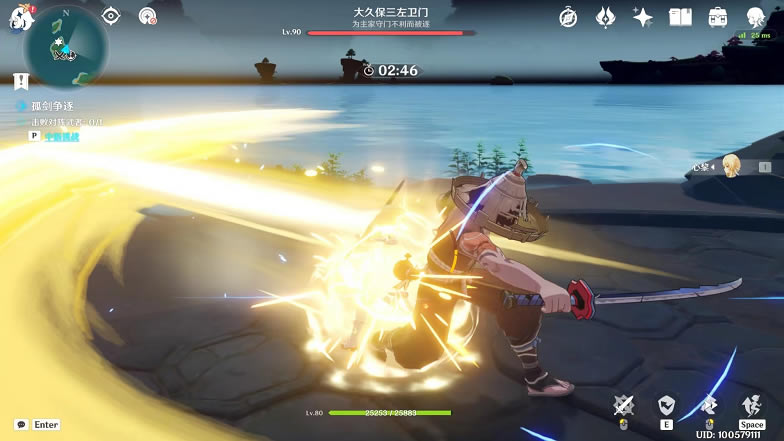Open the compass icon in top bar
Screen dimensions: 784x441
click(x=568, y=17)
